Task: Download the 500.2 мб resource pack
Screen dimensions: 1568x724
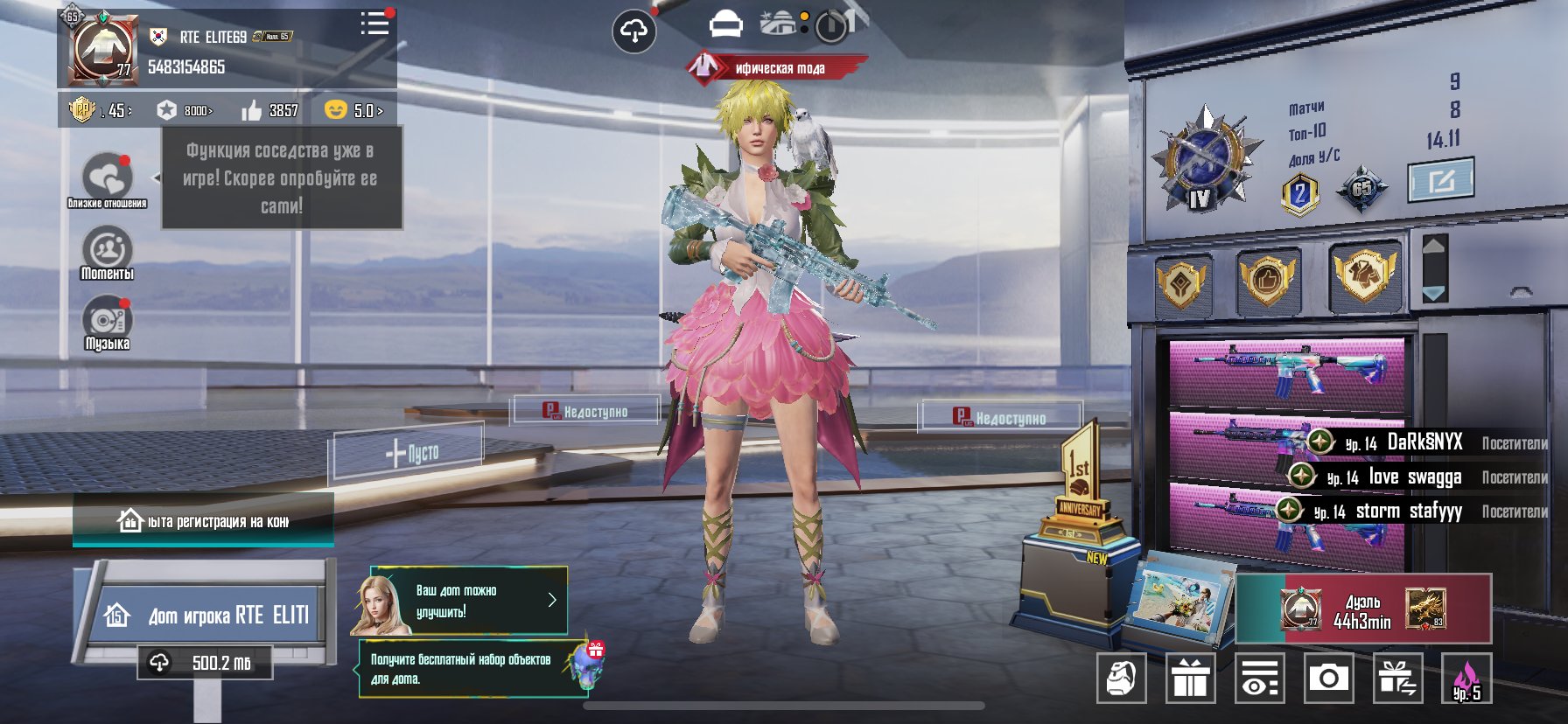Action: click(205, 663)
